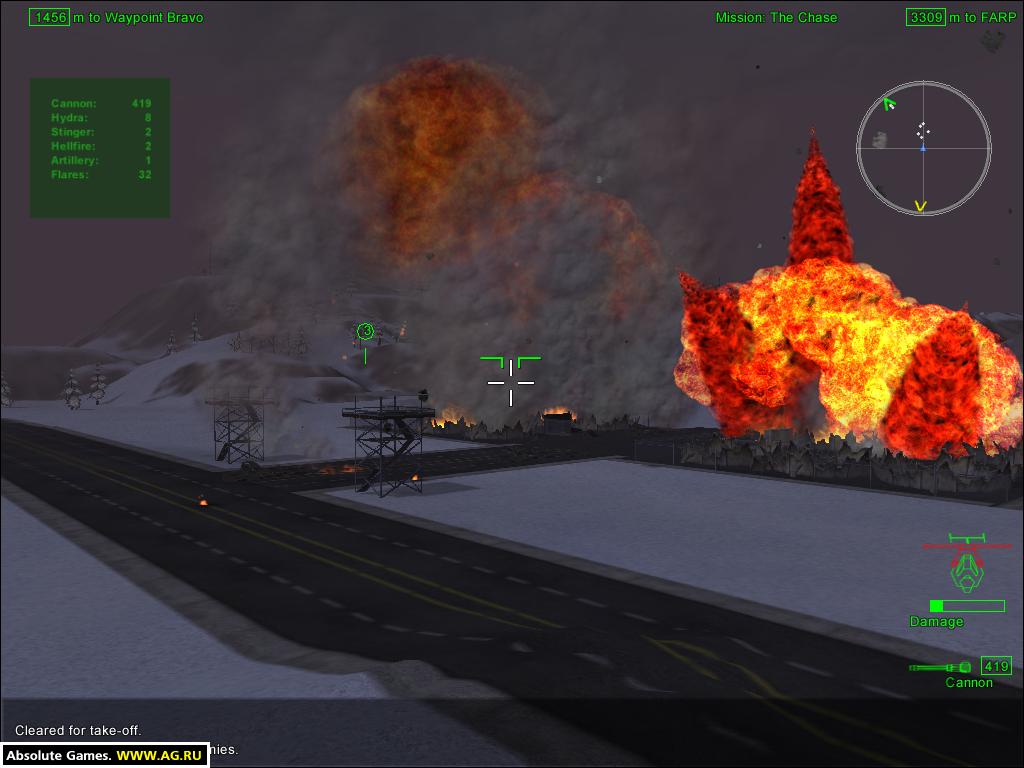Click the circular radar display
This screenshot has height=768, width=1024.
(x=923, y=148)
